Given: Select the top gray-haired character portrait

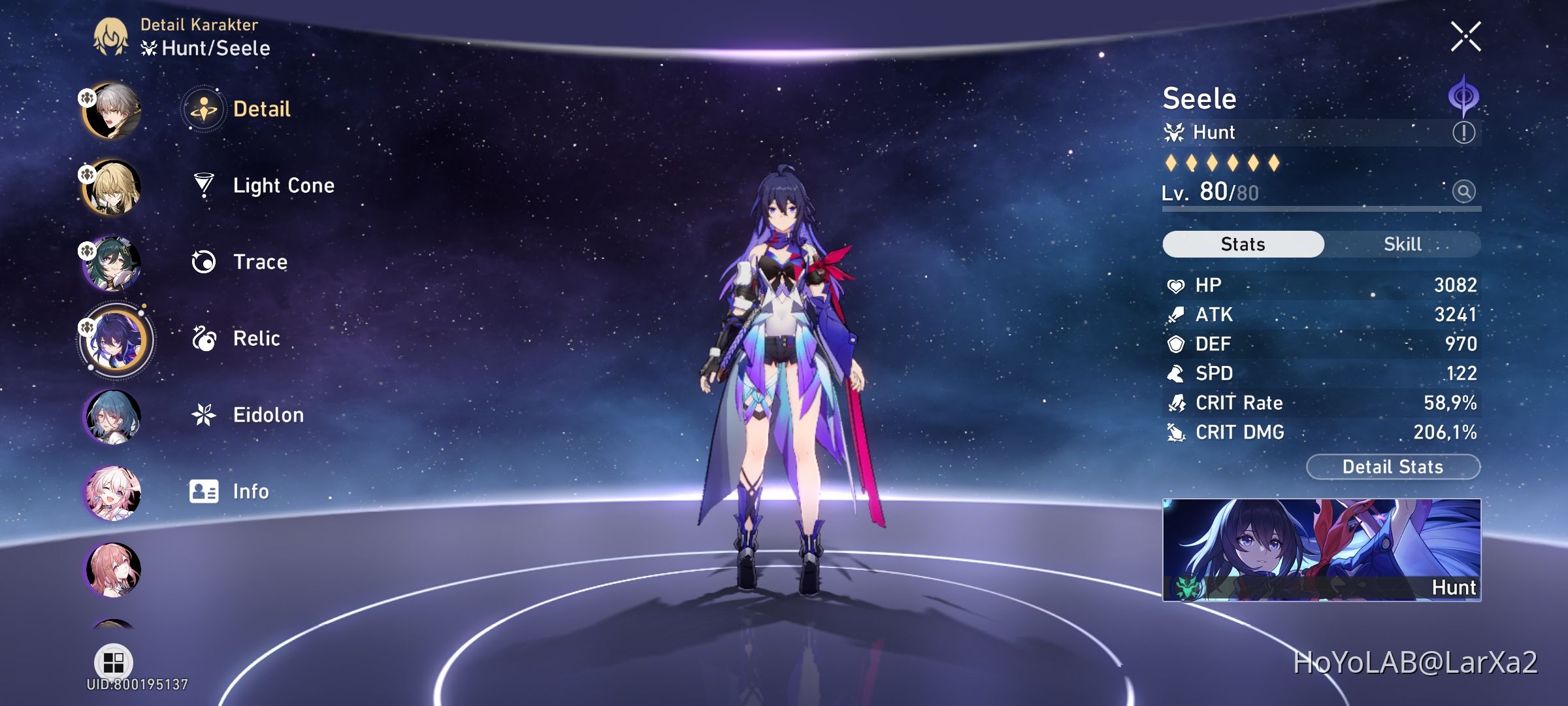Looking at the screenshot, I should tap(111, 109).
